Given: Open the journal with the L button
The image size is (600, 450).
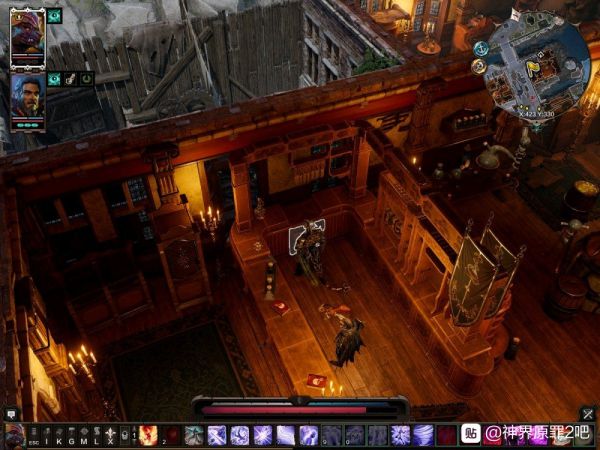Looking at the screenshot, I should pos(96,435).
